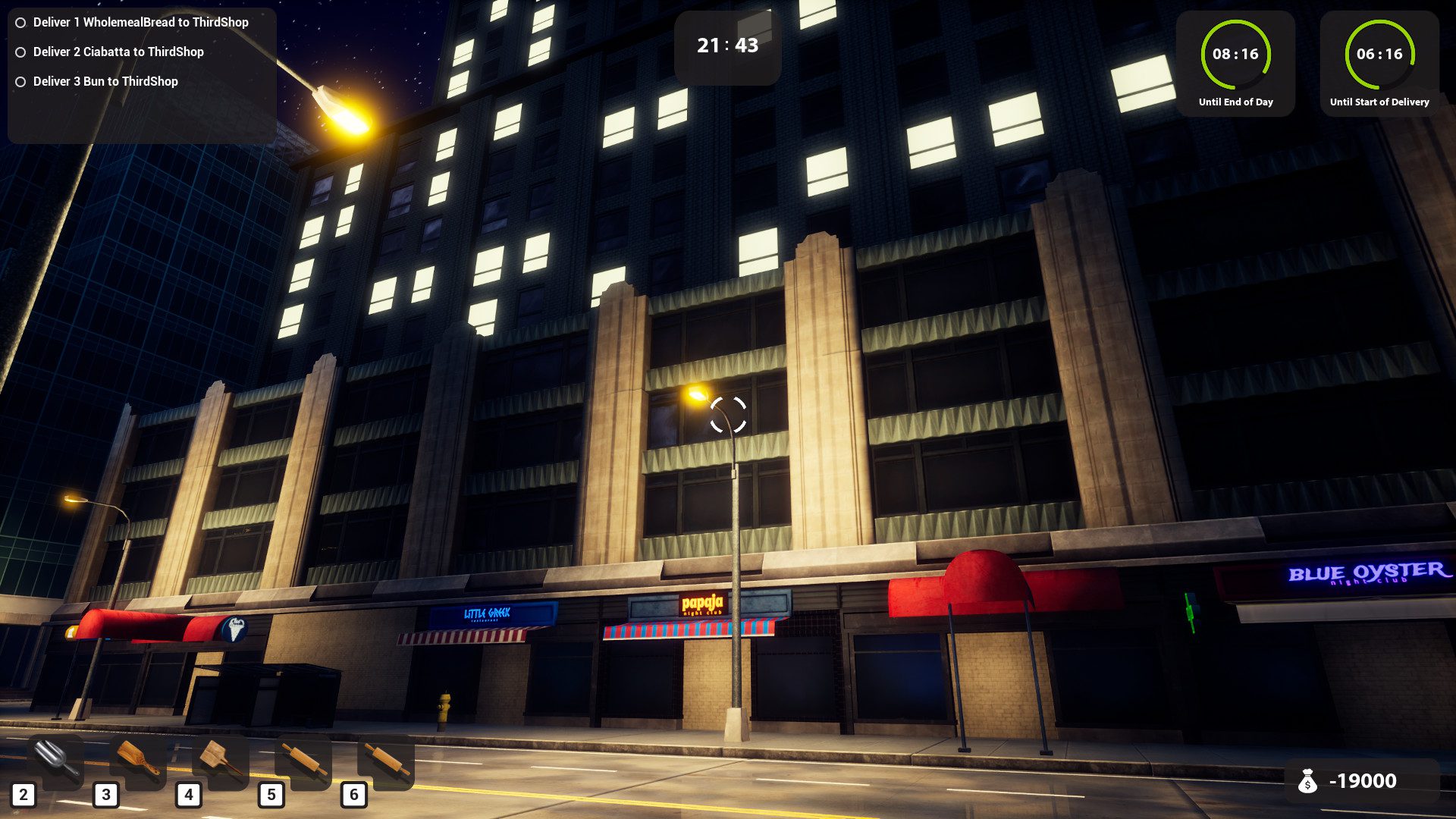This screenshot has width=1456, height=819.
Task: Click the green Until End of Day progress ring
Action: (x=1237, y=55)
